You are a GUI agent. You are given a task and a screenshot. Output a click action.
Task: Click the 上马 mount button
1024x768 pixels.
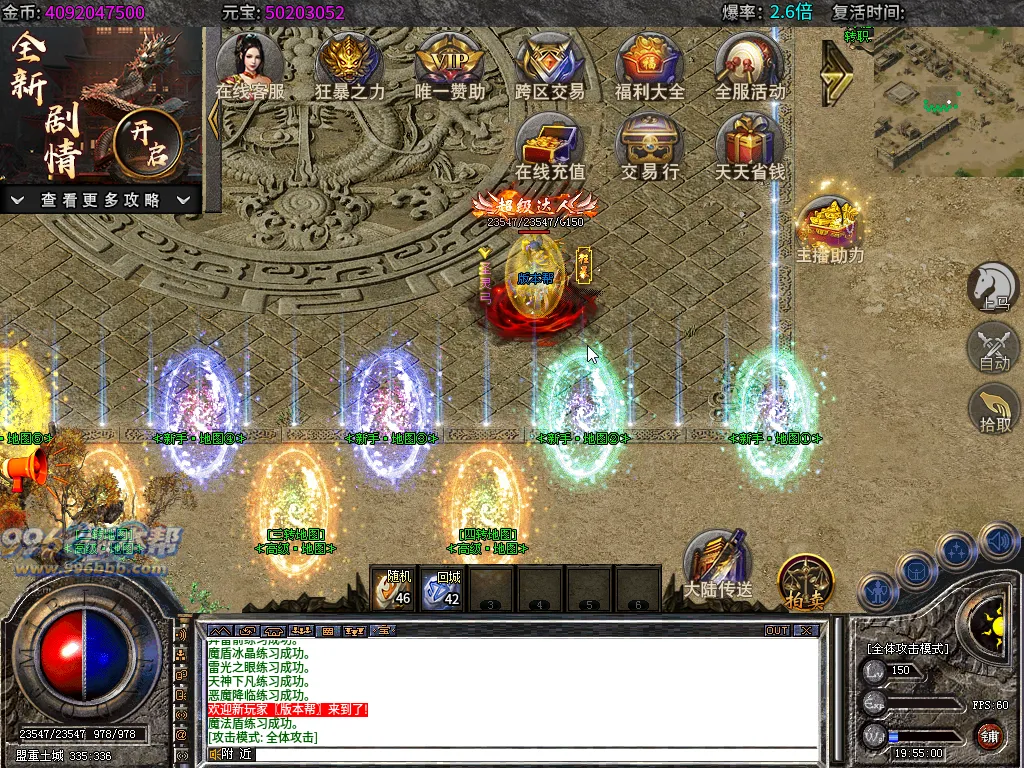pyautogui.click(x=992, y=287)
